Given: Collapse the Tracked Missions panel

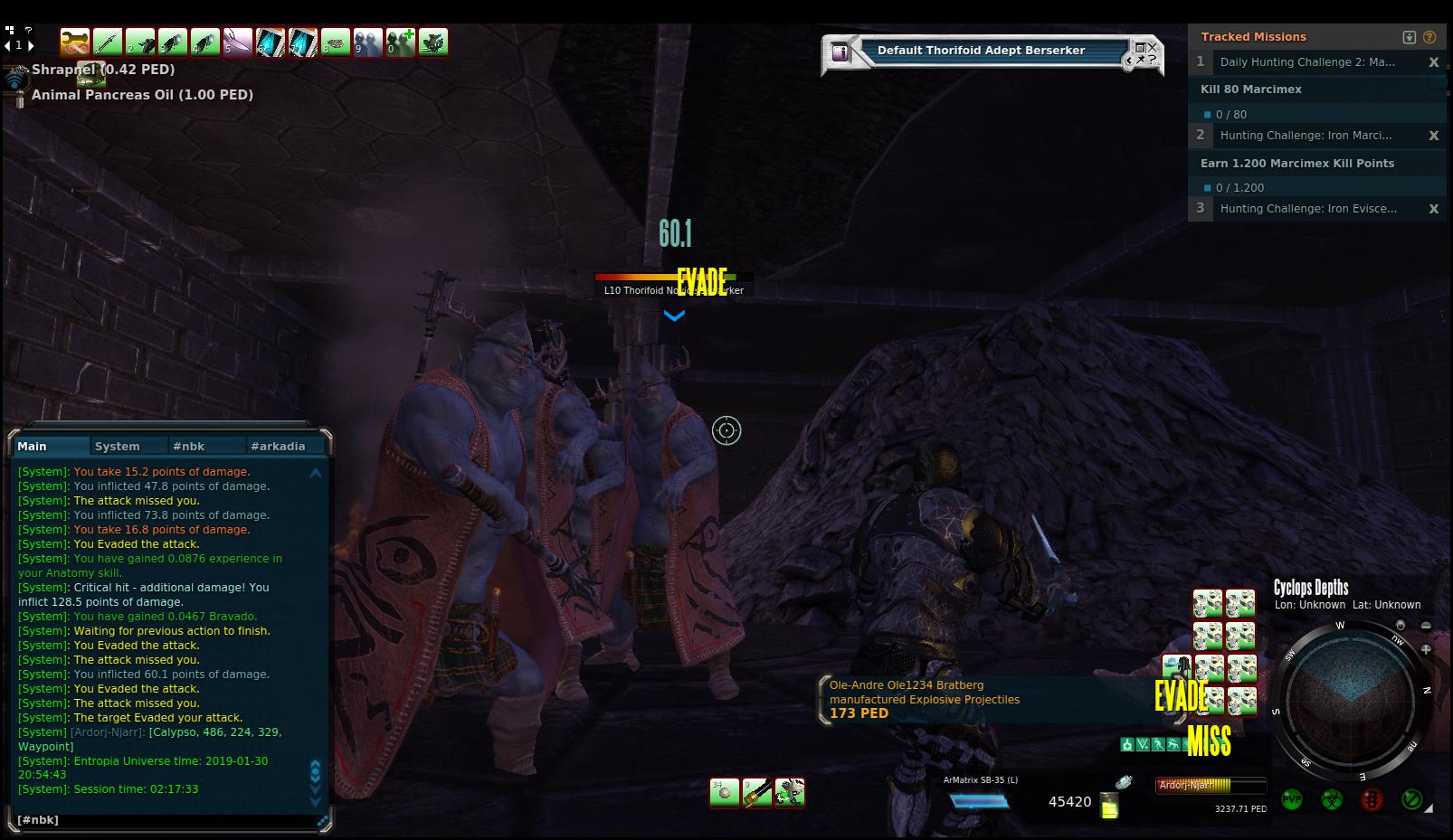Looking at the screenshot, I should 1409,37.
